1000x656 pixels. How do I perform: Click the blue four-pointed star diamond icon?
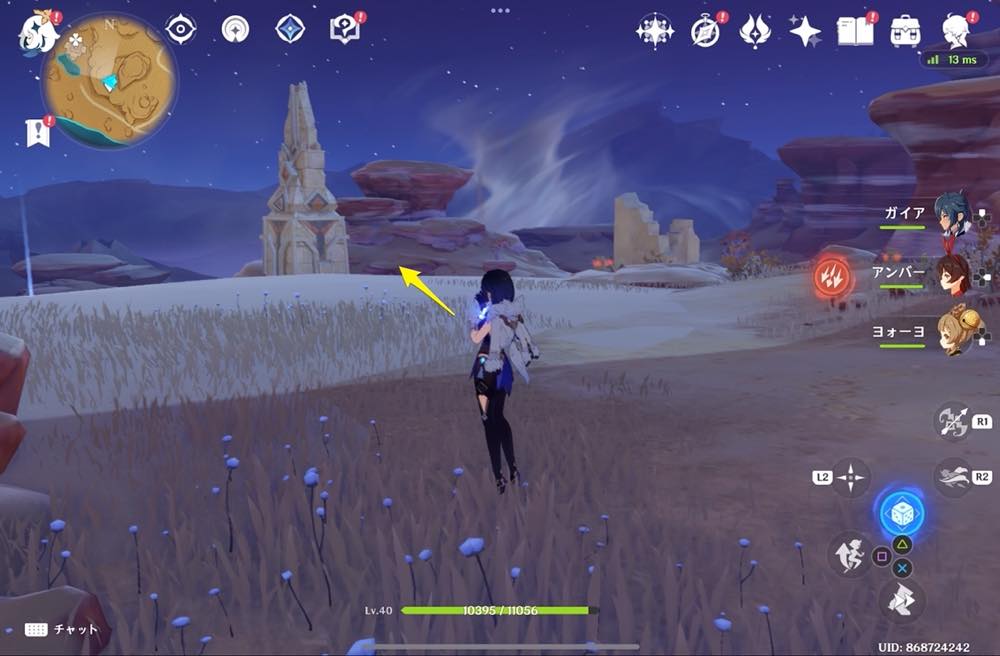click(290, 29)
